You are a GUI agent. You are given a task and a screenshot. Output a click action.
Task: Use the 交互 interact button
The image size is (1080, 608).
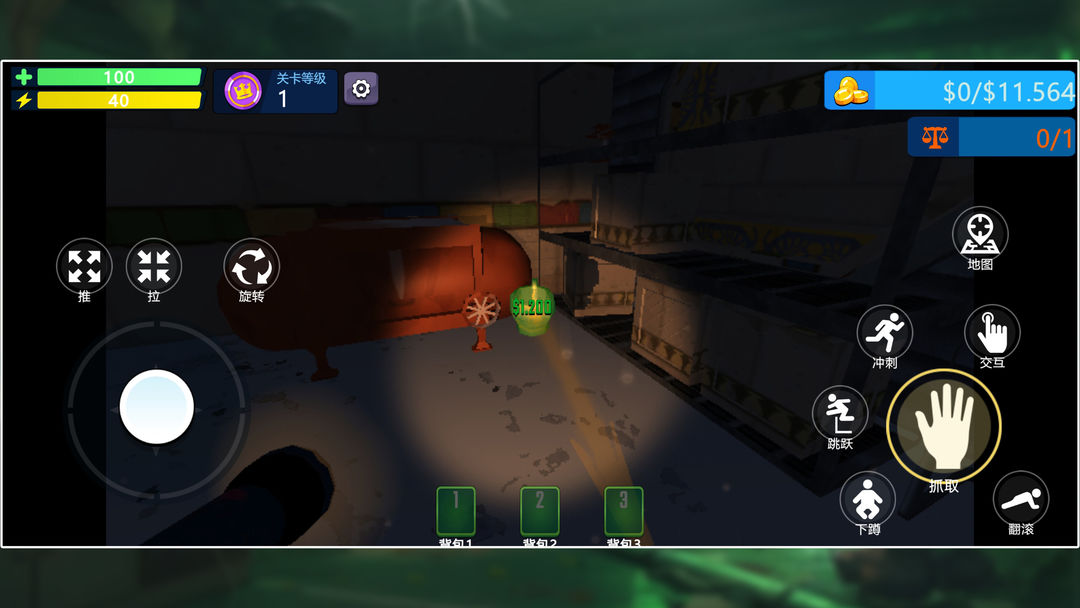coord(992,332)
